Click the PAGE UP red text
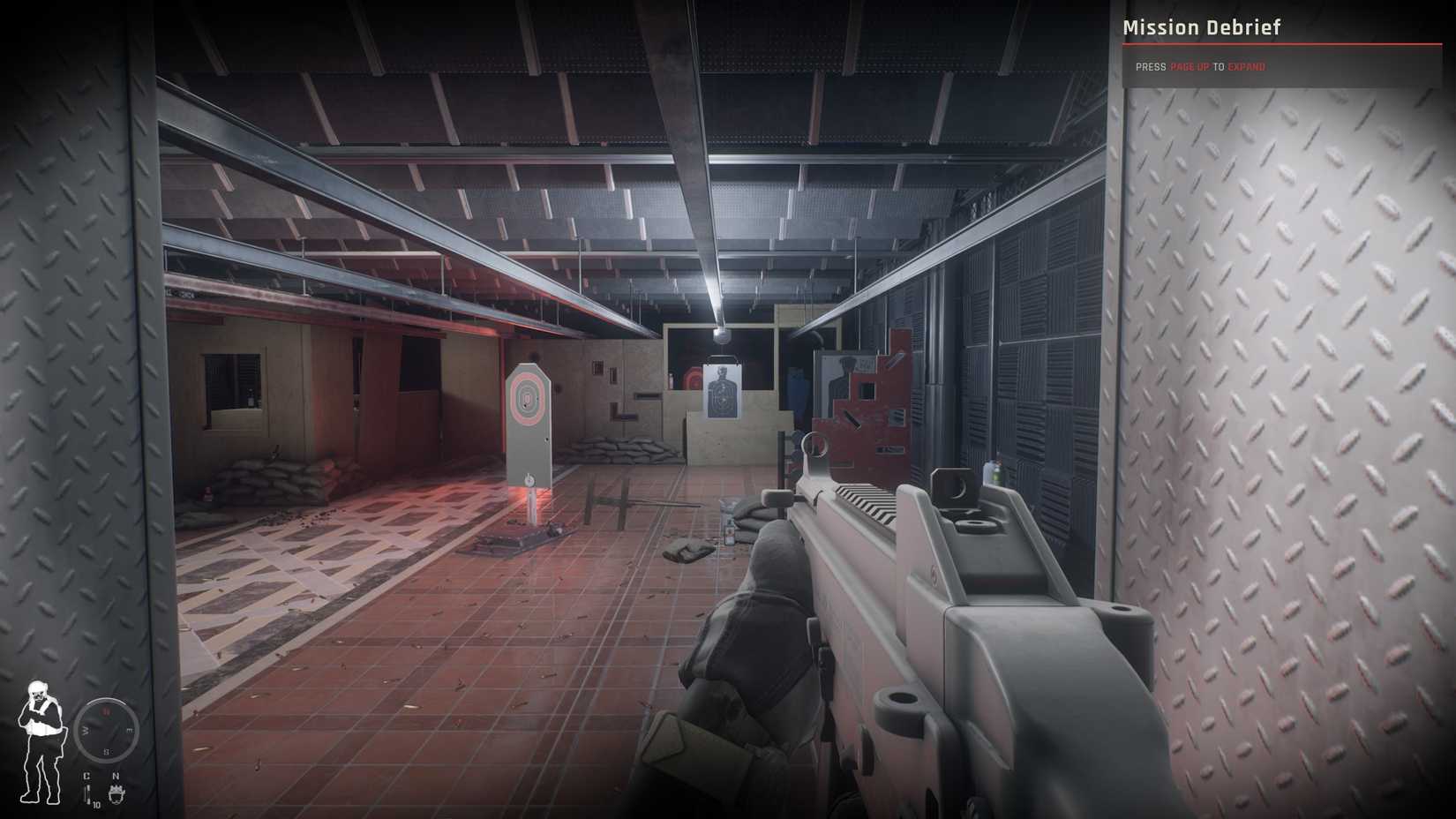The image size is (1456, 819). click(1191, 66)
